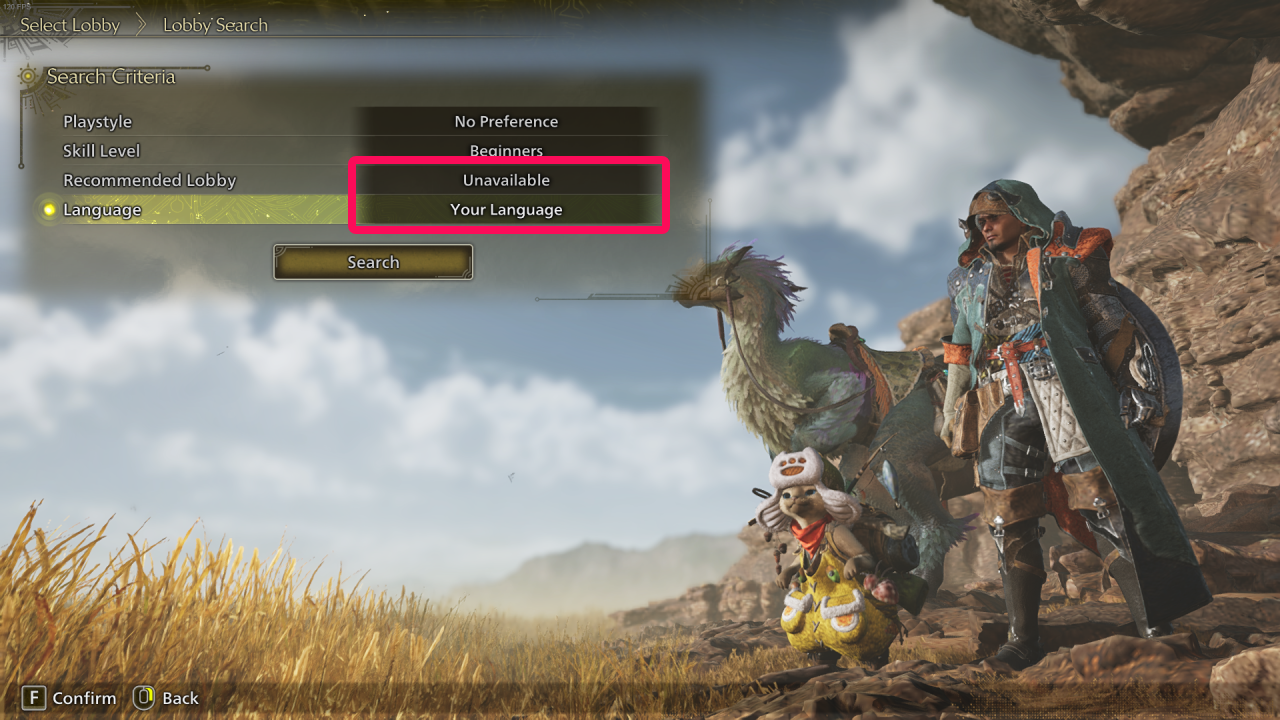The image size is (1280, 720).
Task: Open the Playstyle No Preference selector
Action: point(506,121)
